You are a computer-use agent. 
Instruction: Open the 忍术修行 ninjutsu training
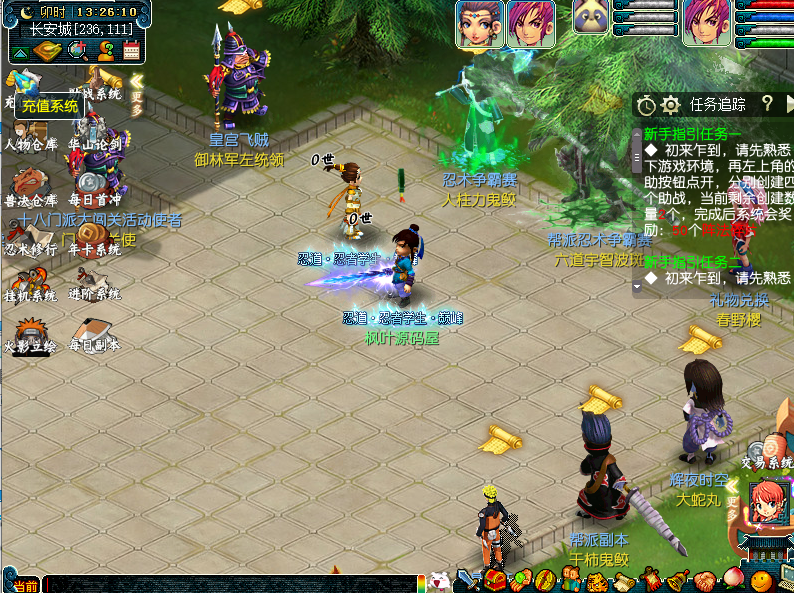[x=30, y=240]
